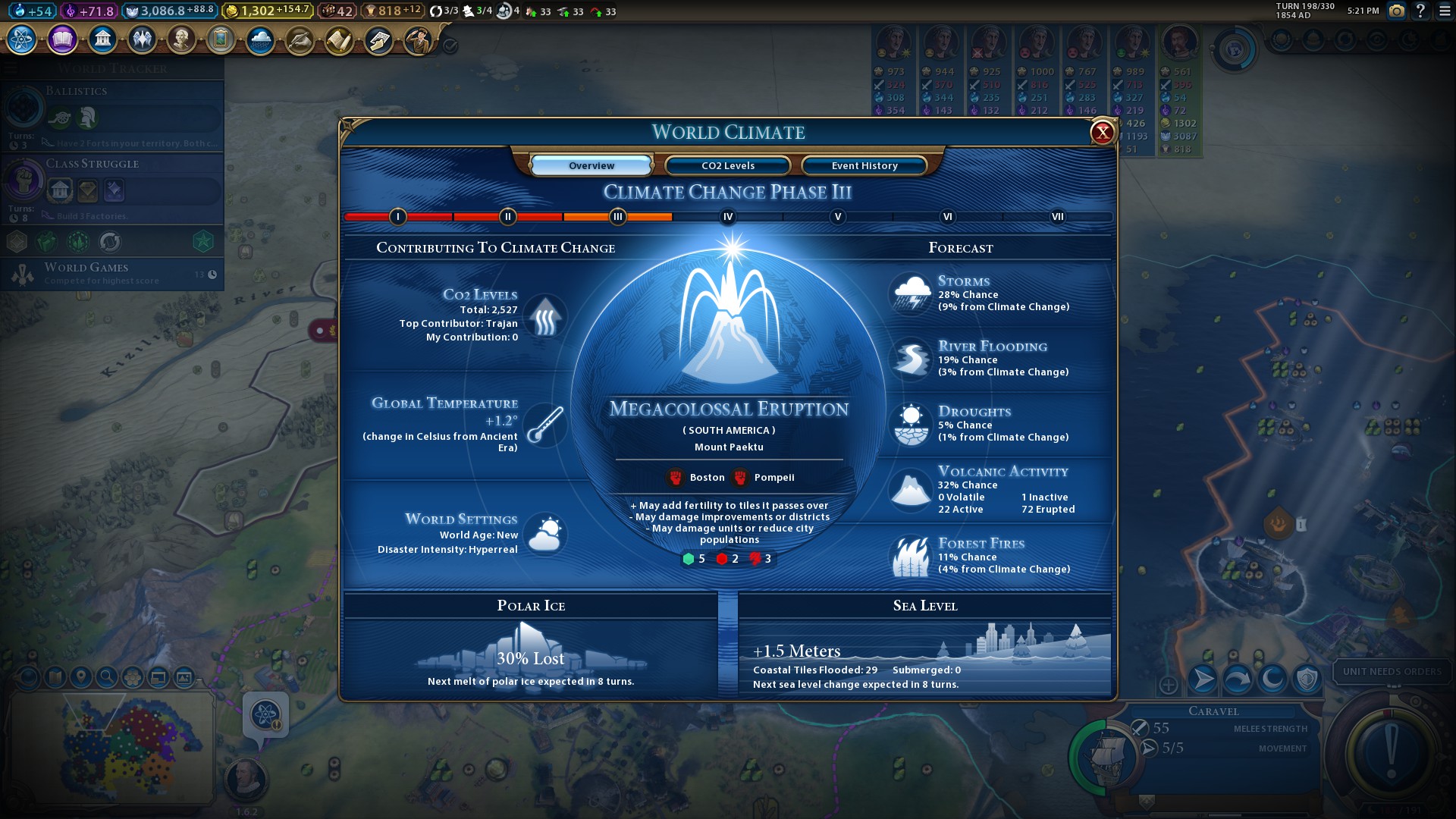Close the World Climate window
1456x819 pixels.
(x=1102, y=133)
